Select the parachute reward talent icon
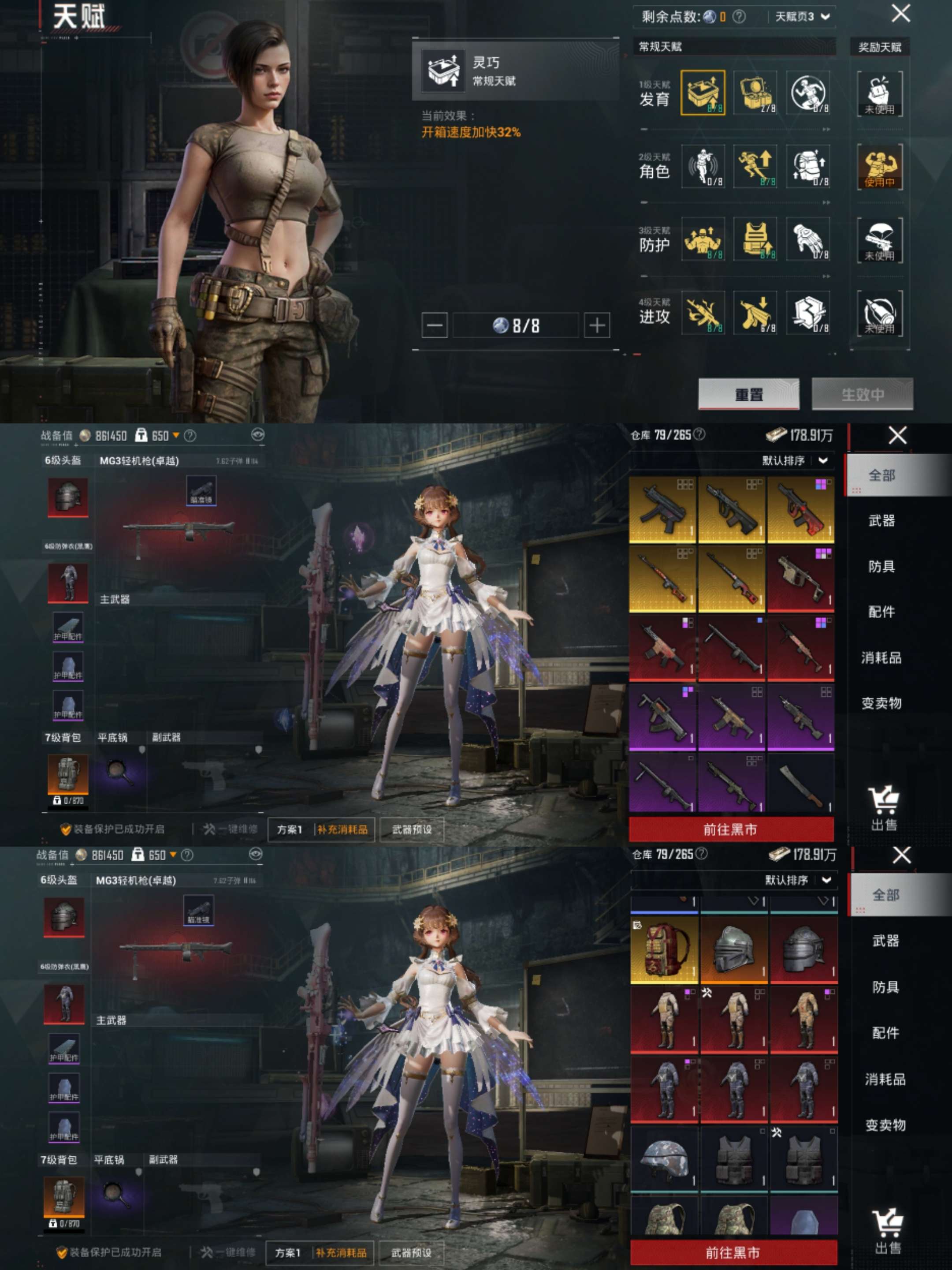Viewport: 952px width, 1270px height. [x=879, y=240]
